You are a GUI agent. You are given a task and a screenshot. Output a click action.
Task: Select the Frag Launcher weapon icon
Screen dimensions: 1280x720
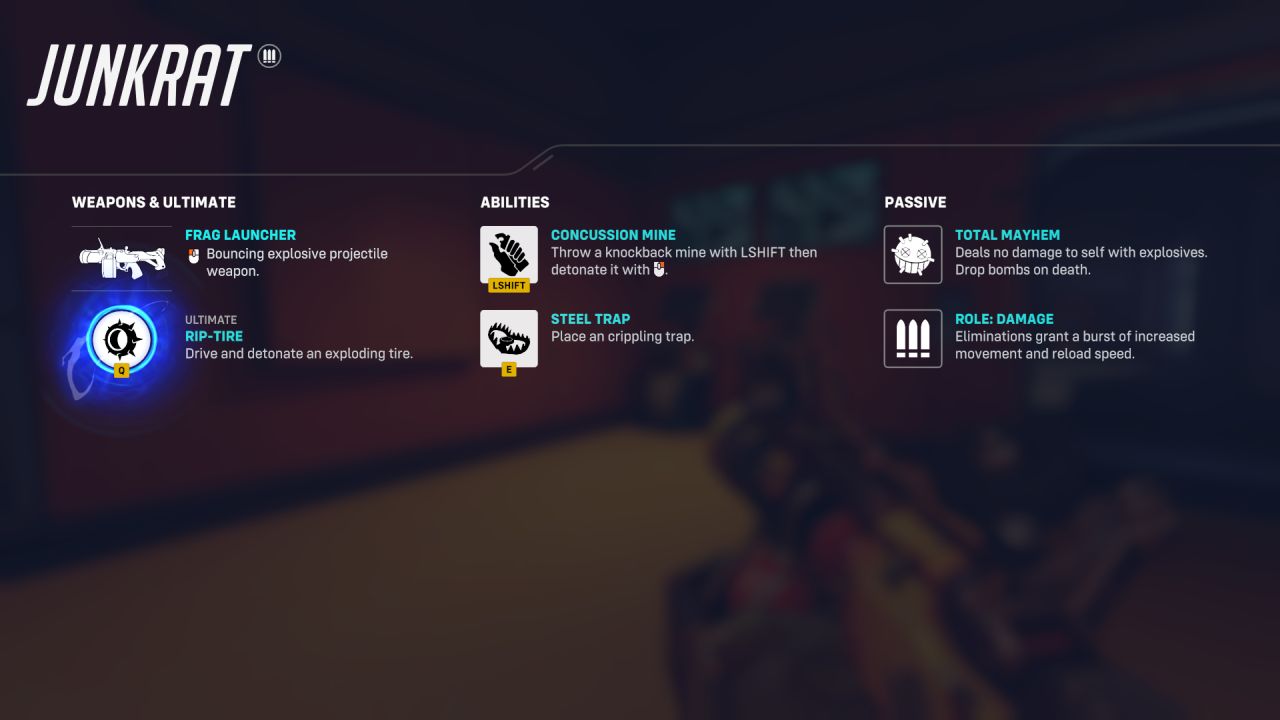(121, 256)
